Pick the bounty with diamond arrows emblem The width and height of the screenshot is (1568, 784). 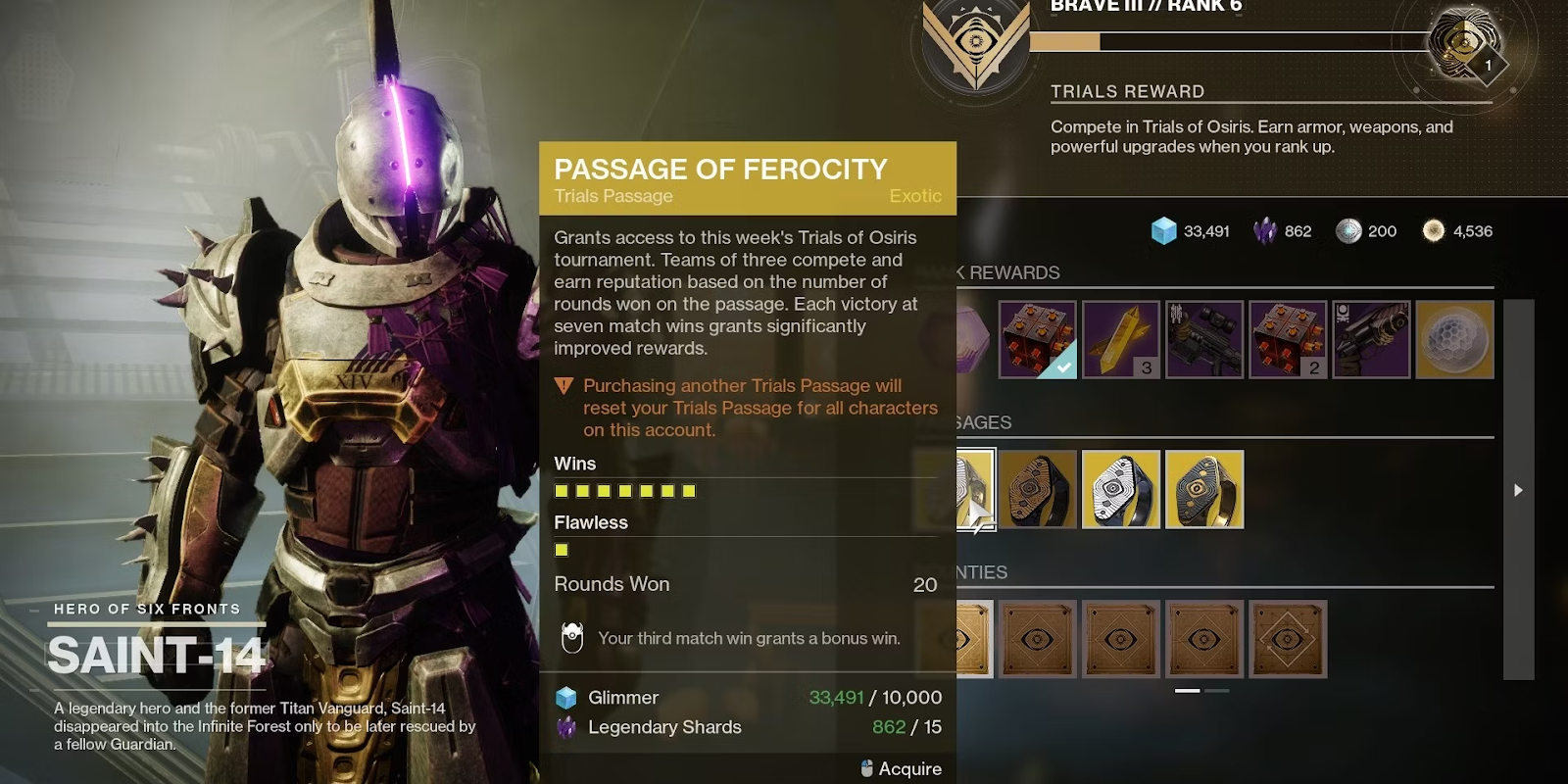(x=1288, y=639)
